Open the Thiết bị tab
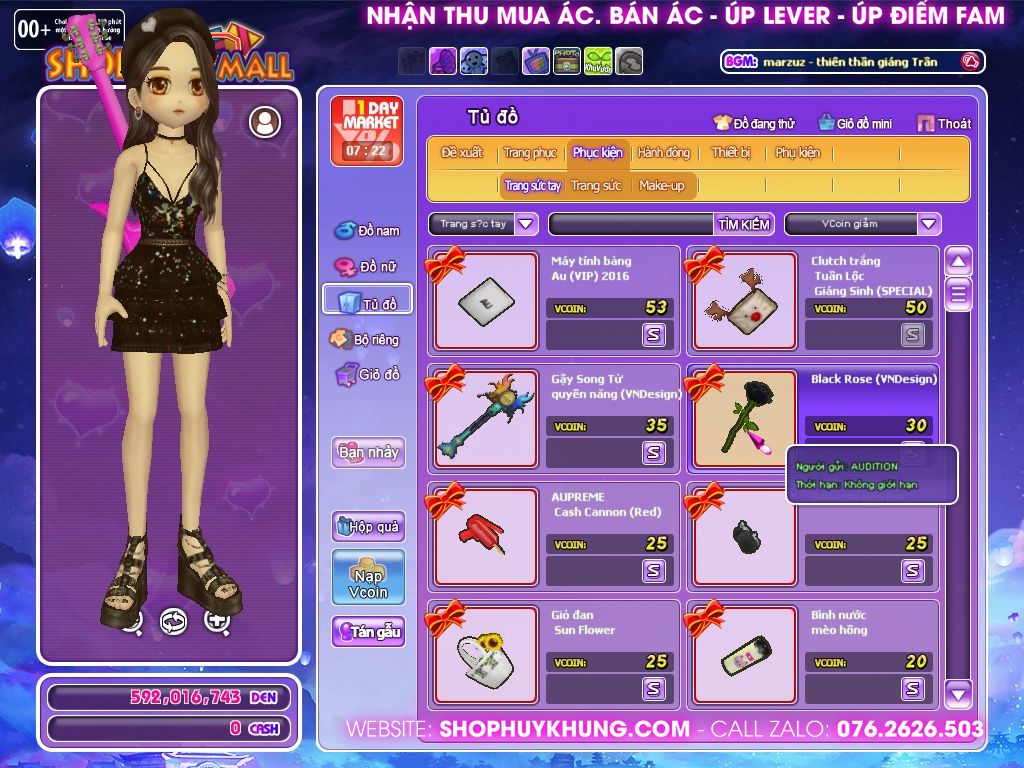 [x=731, y=153]
